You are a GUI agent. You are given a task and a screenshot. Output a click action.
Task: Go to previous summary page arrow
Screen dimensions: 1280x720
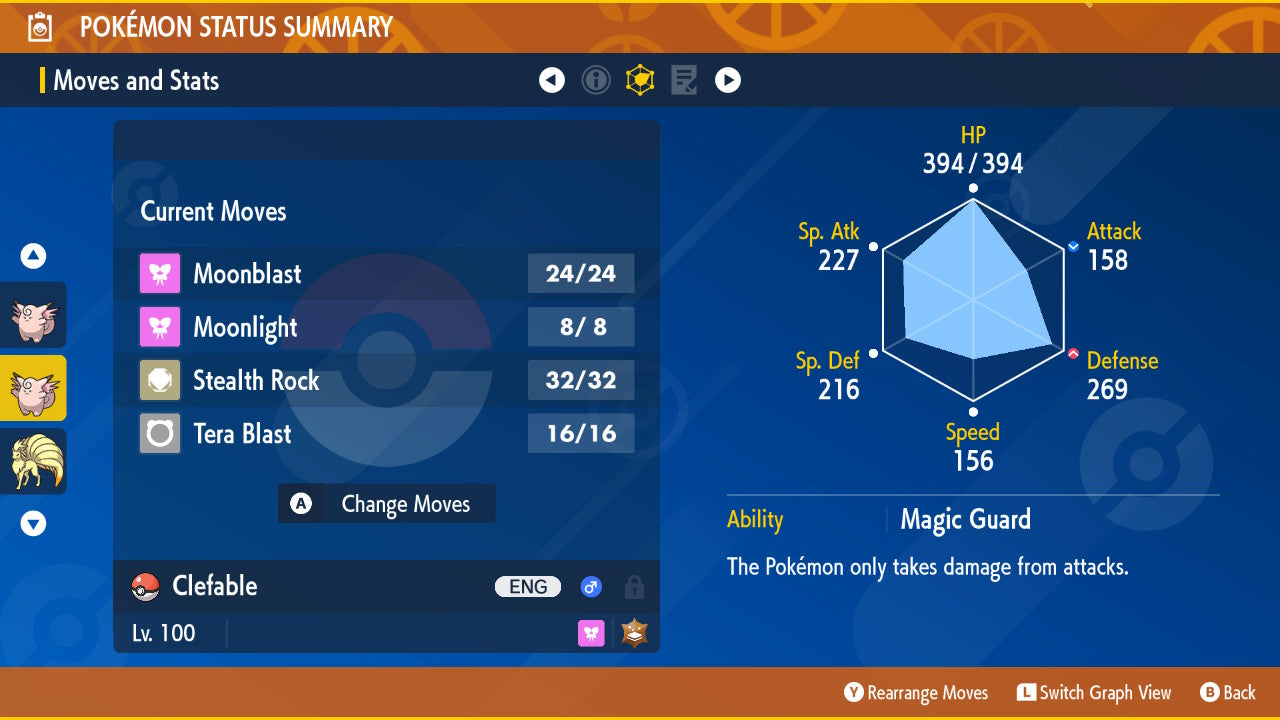tap(552, 80)
